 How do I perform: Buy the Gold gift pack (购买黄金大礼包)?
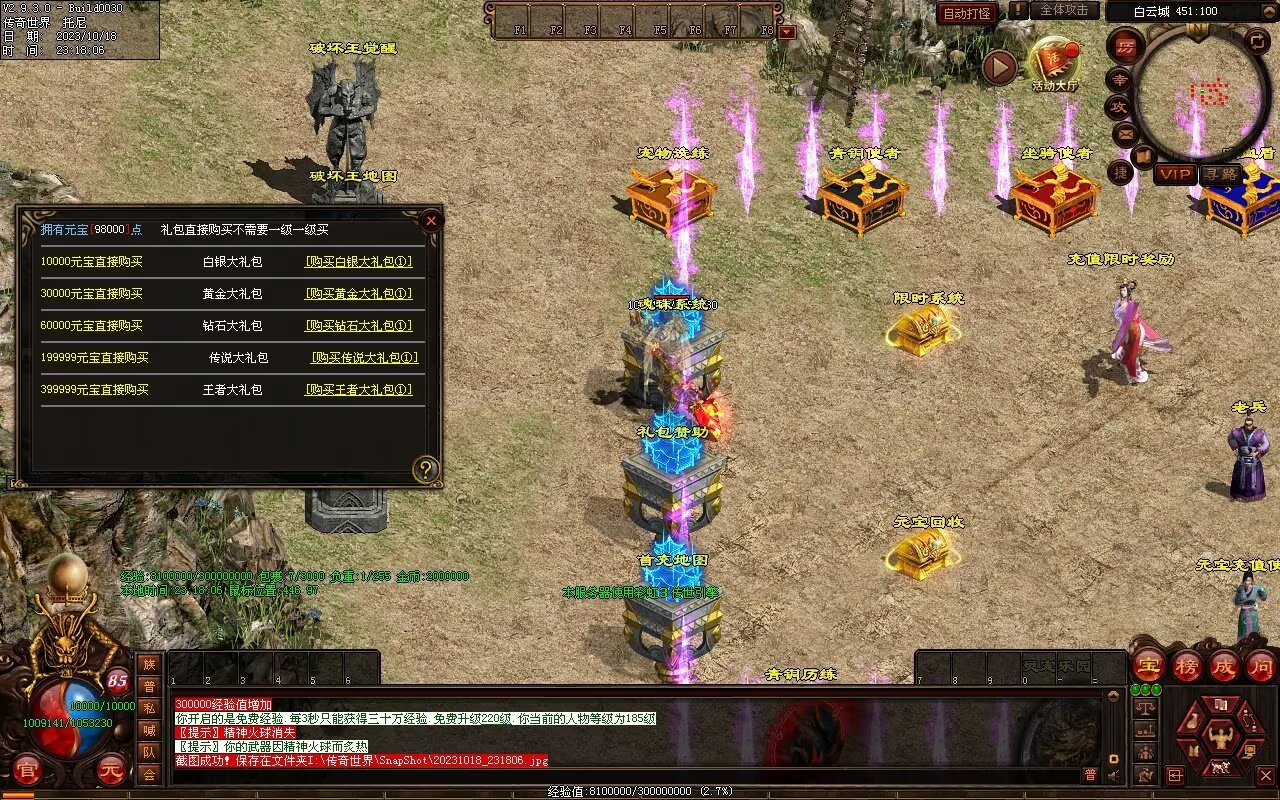tap(358, 294)
